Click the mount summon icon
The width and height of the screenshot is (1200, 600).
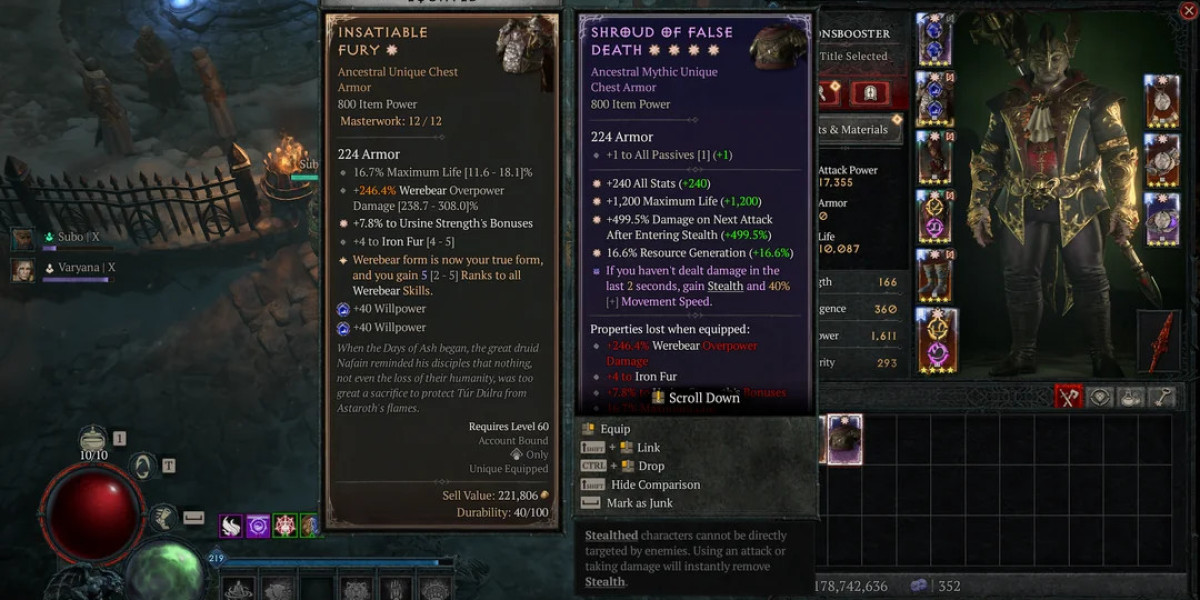(143, 465)
